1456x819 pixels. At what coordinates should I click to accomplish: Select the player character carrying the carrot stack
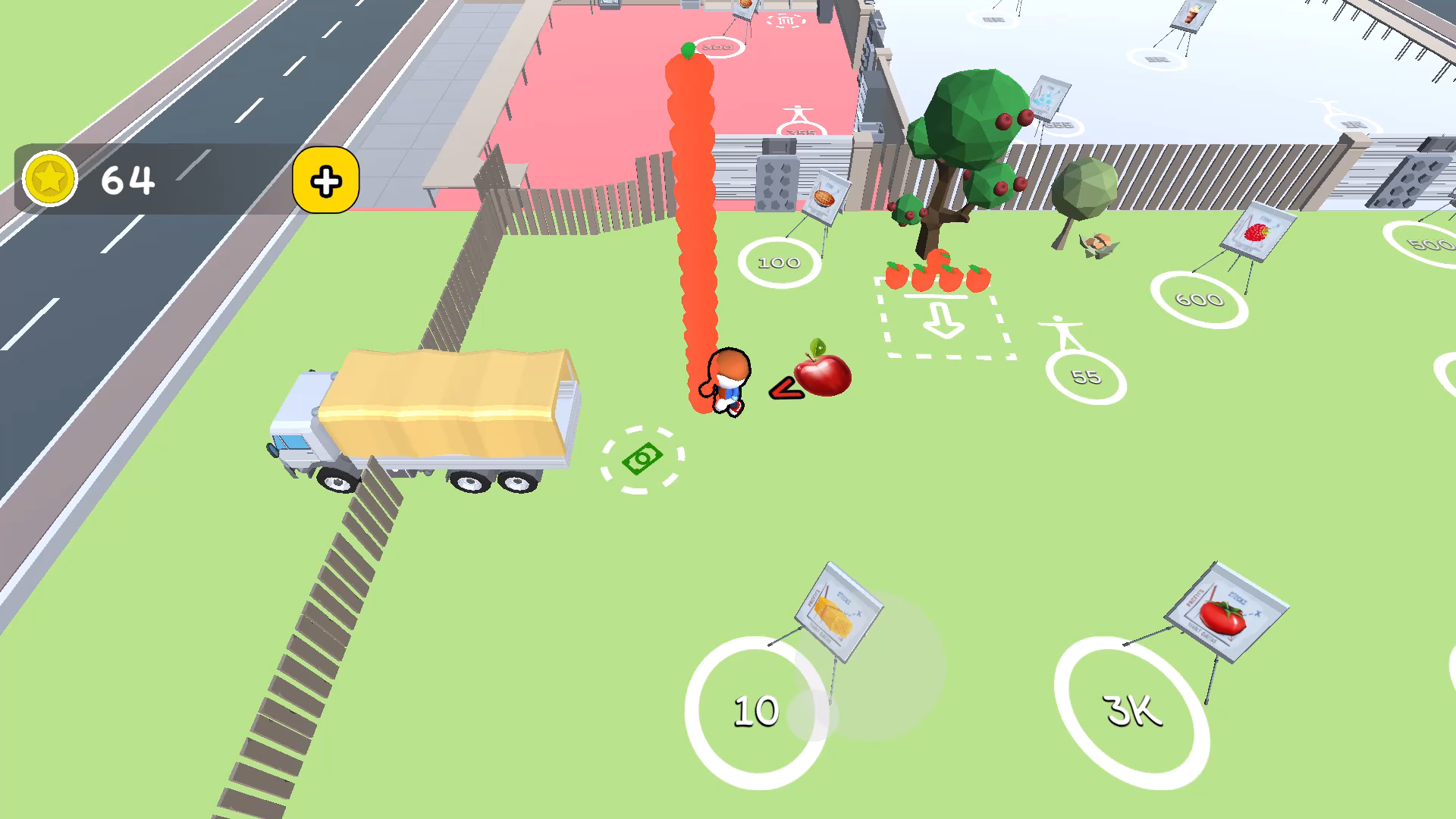726,379
